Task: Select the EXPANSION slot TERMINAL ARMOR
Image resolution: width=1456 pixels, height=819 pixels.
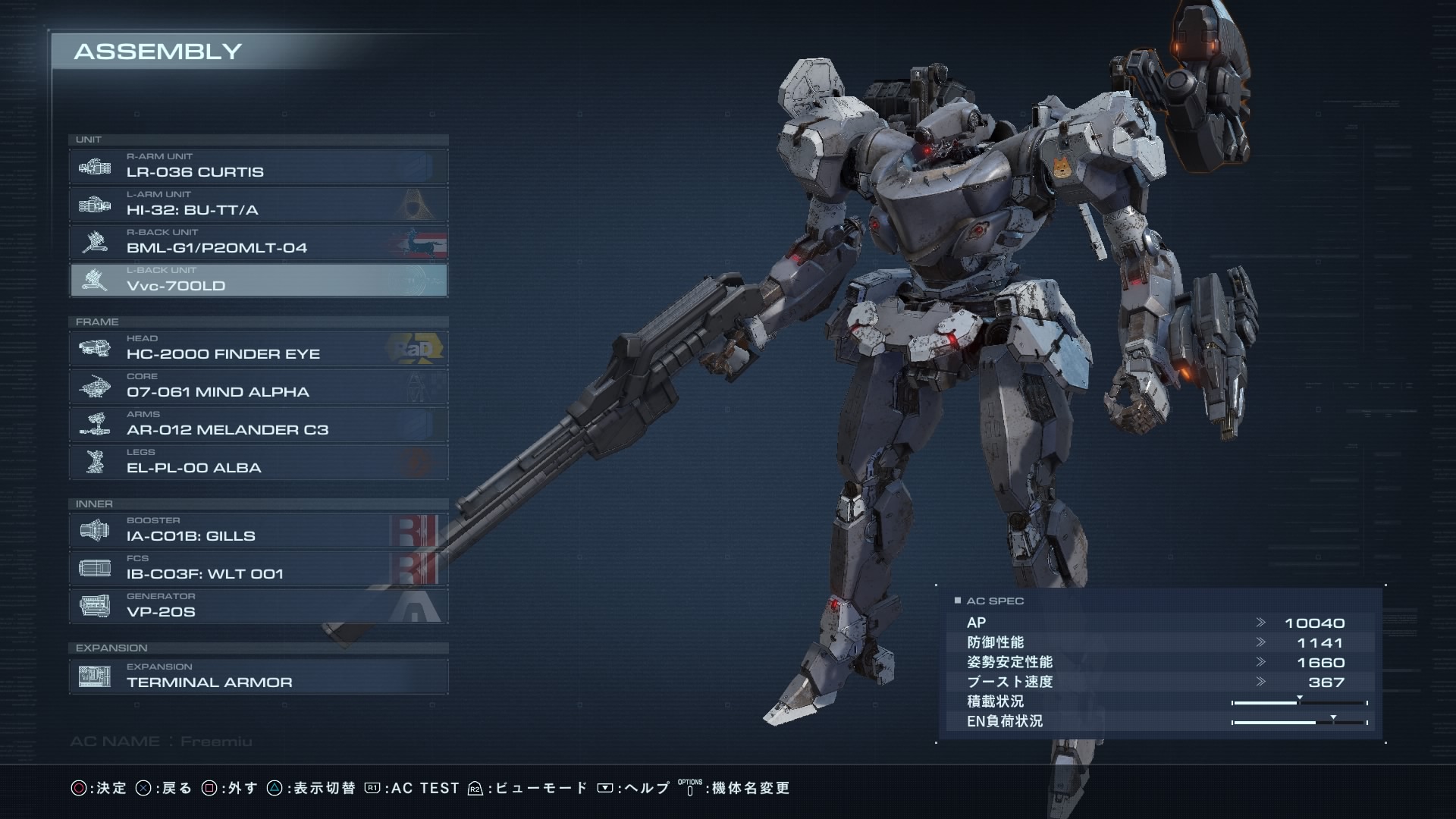Action: [258, 676]
